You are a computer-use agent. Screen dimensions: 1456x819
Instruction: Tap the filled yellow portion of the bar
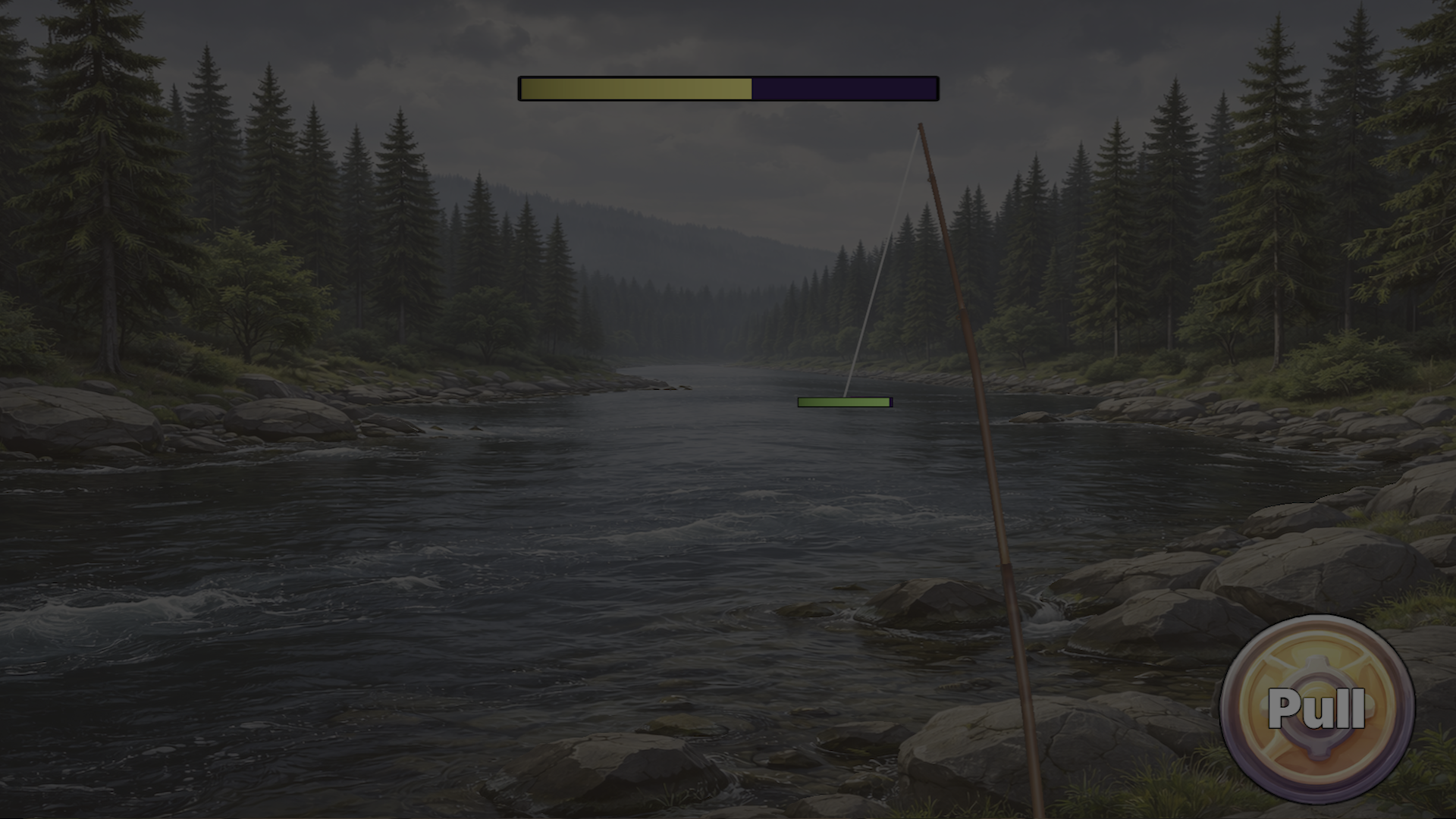tap(637, 88)
